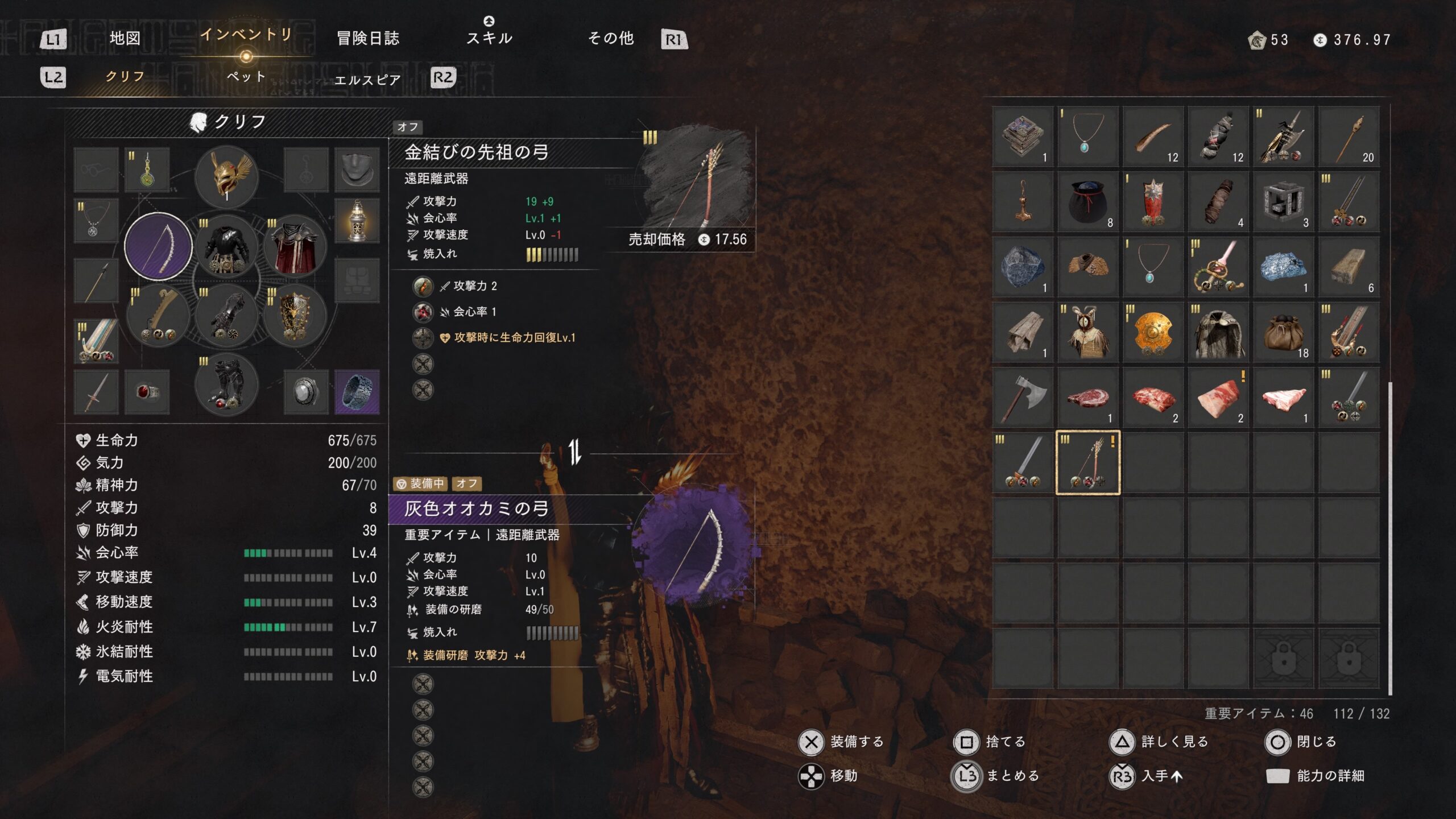Select the hand axe inventory item
Image resolution: width=1456 pixels, height=819 pixels.
1023,397
